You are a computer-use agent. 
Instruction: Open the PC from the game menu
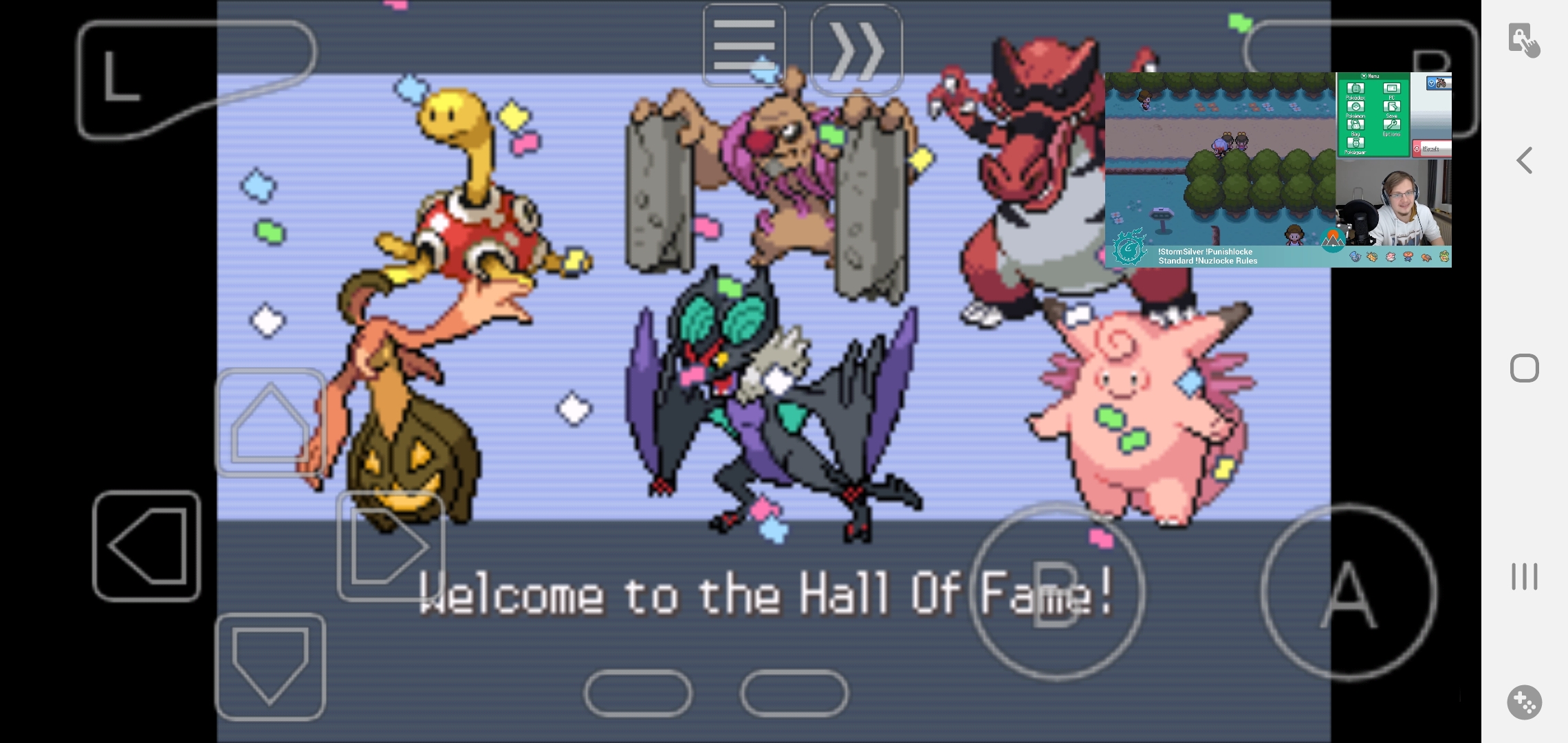pyautogui.click(x=1392, y=88)
